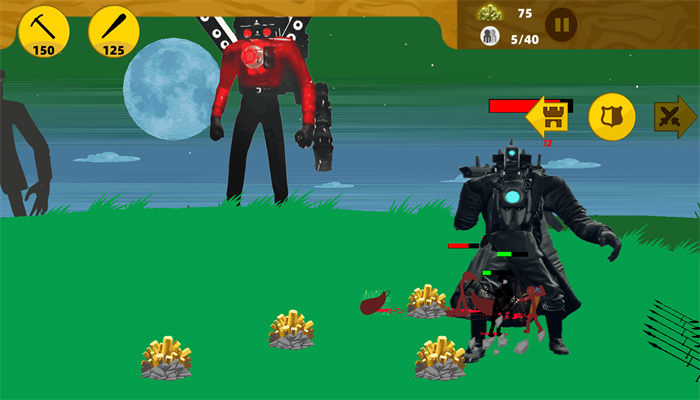Train a clubman for 125 gold
This screenshot has width=700, height=400.
click(x=113, y=31)
